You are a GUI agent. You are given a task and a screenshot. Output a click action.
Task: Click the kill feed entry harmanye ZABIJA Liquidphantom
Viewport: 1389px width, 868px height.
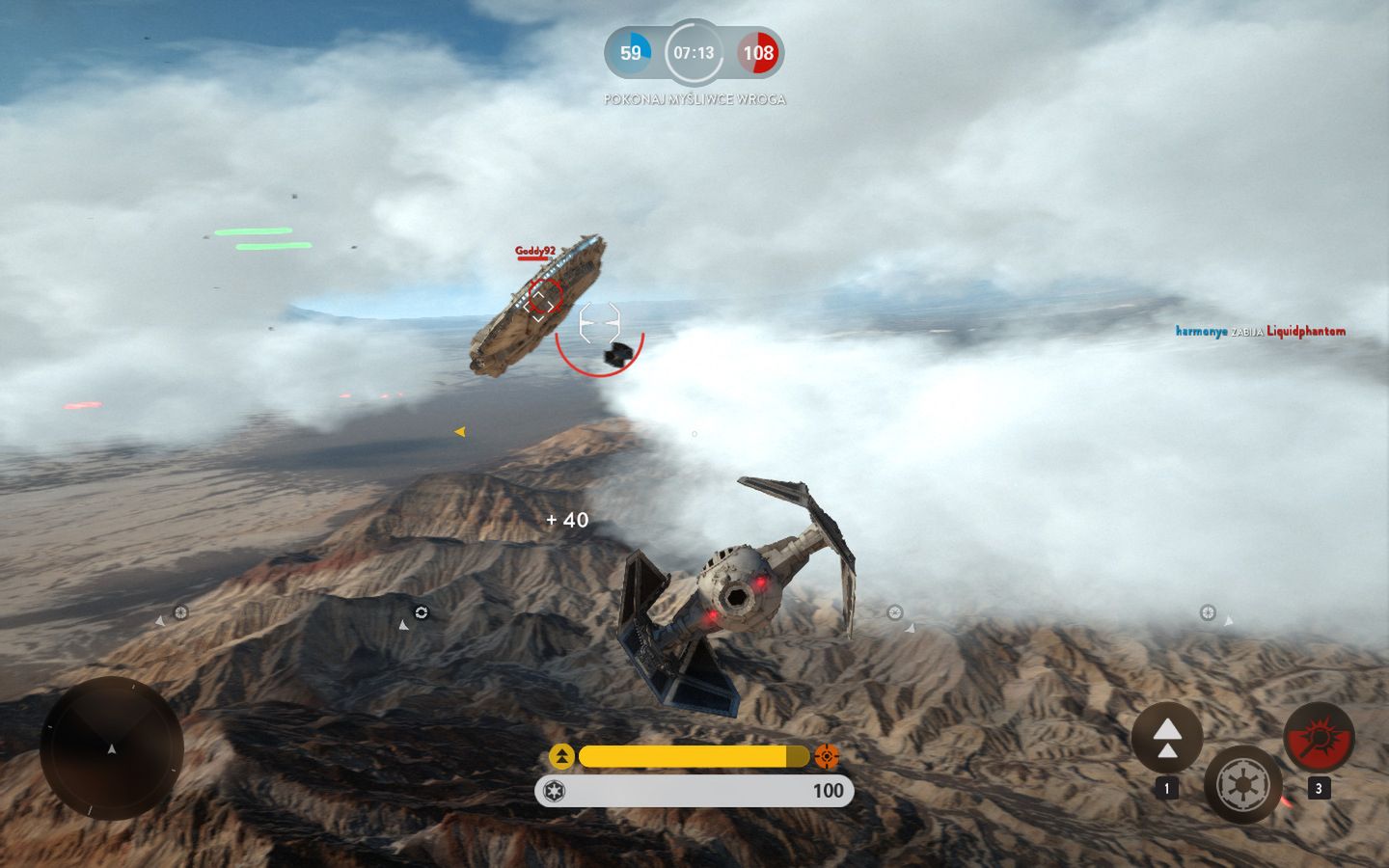coord(1259,331)
